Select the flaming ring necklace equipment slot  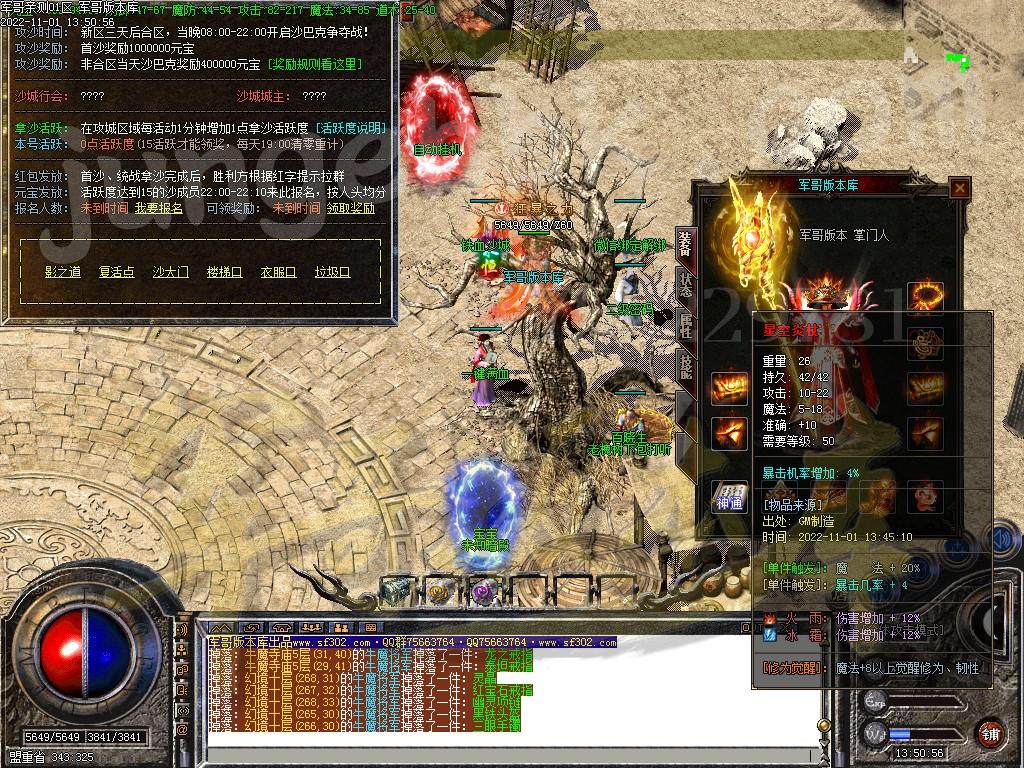point(925,296)
